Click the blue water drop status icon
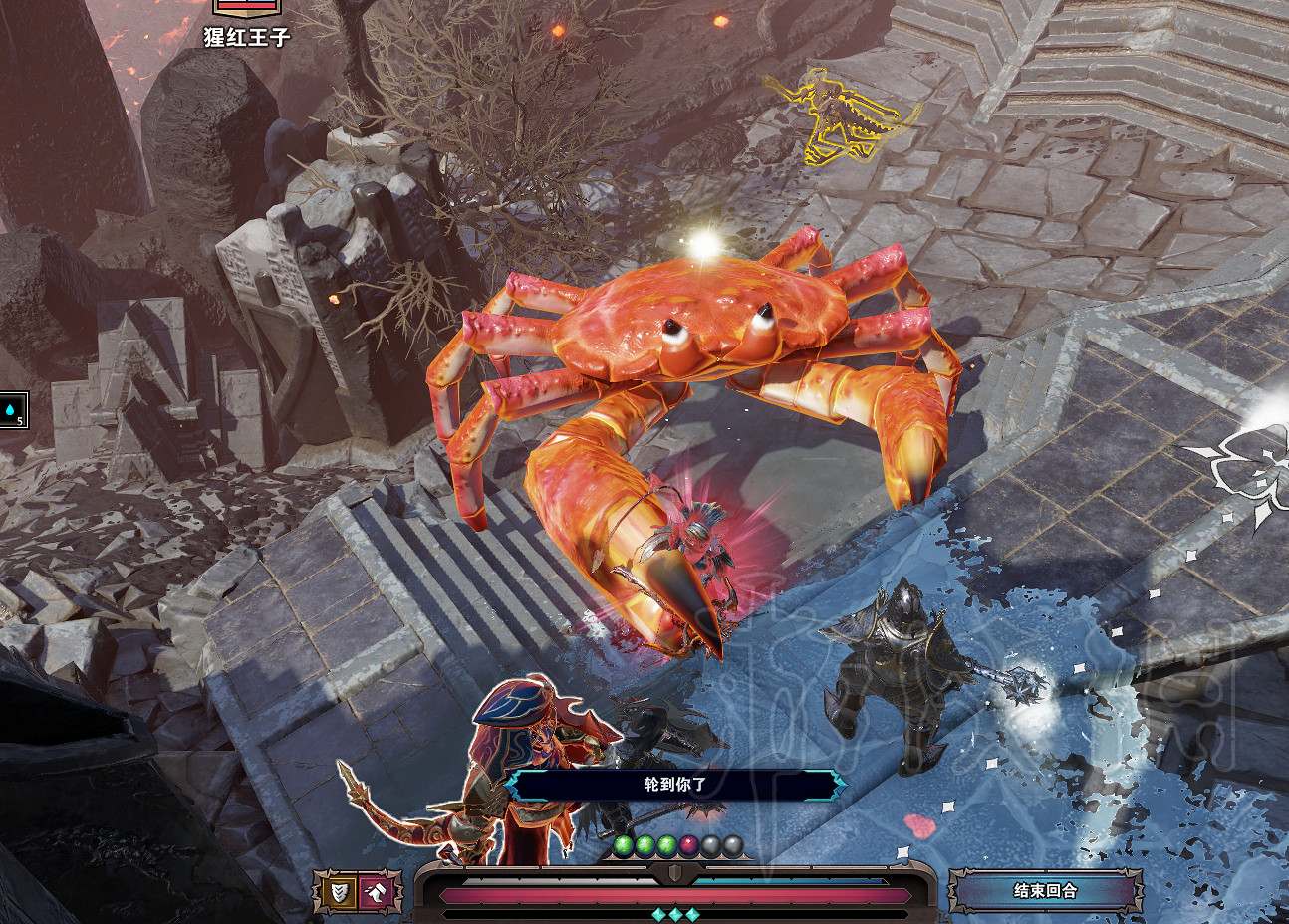The height and width of the screenshot is (924, 1289). 12,410
